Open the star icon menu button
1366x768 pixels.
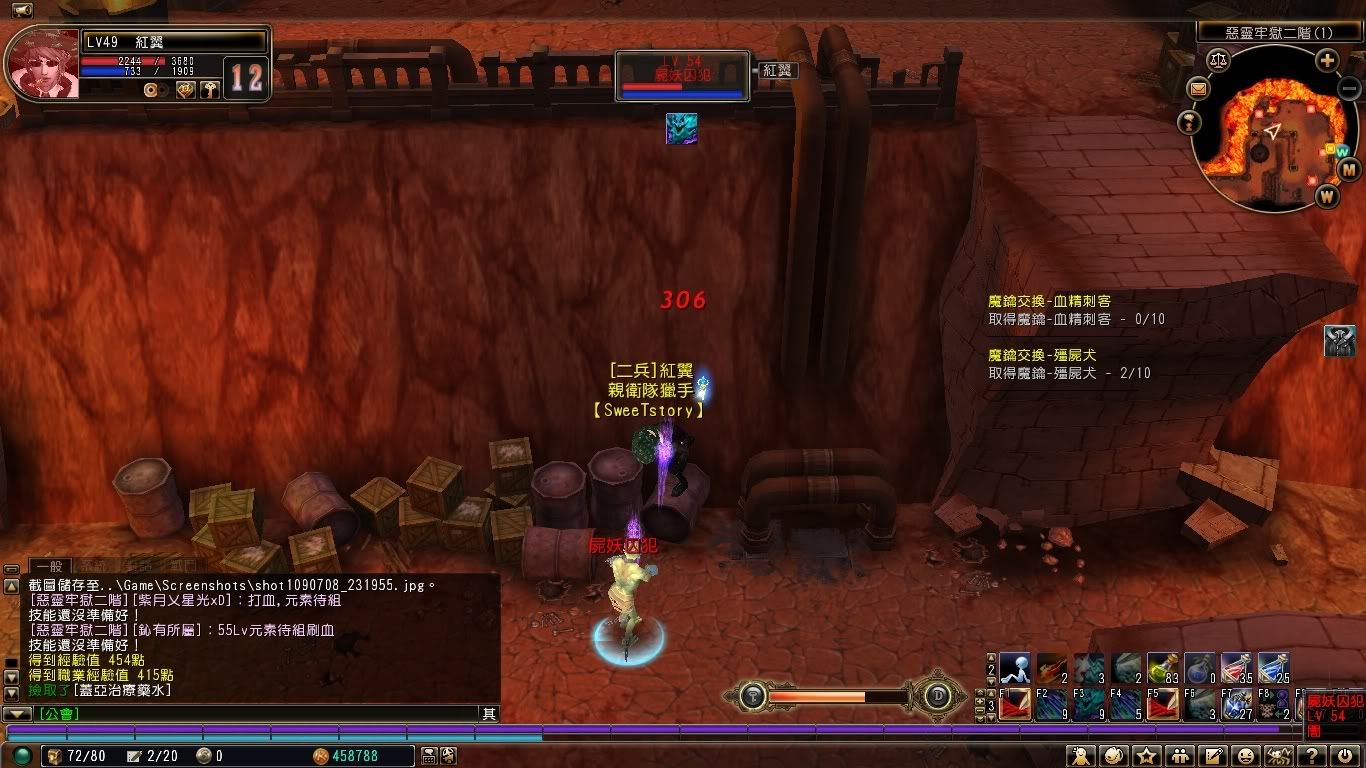1147,756
